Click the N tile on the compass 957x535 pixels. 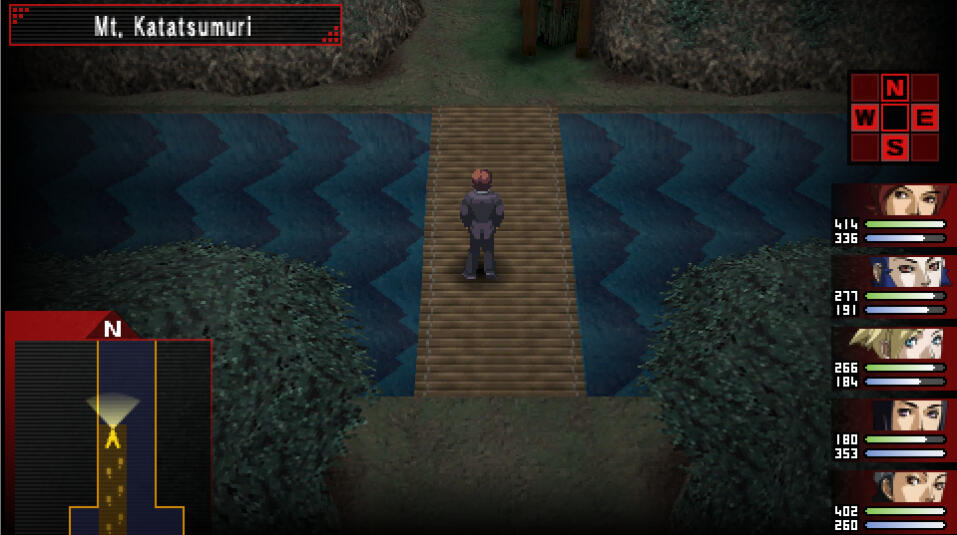[x=895, y=87]
